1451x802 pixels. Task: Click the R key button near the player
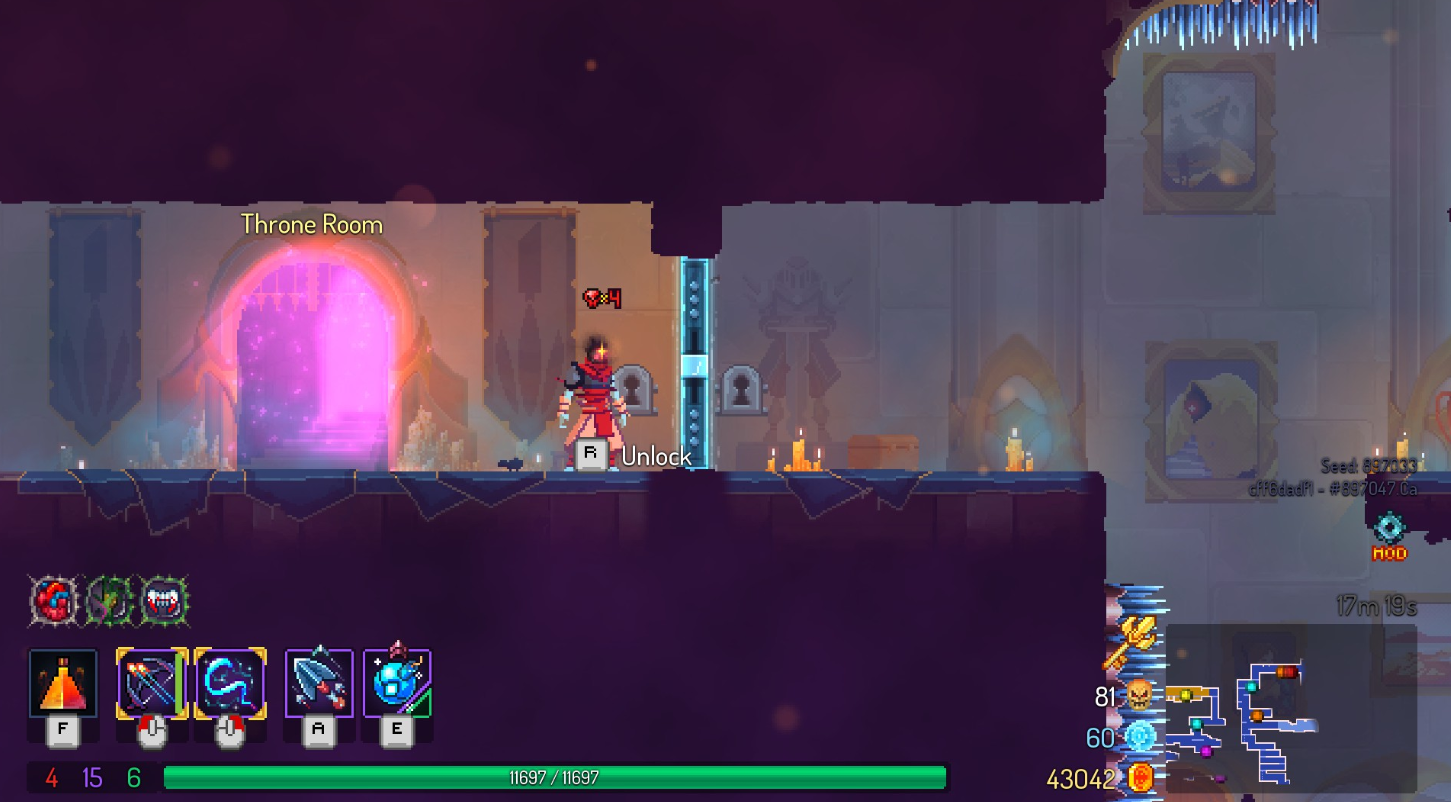tap(590, 454)
